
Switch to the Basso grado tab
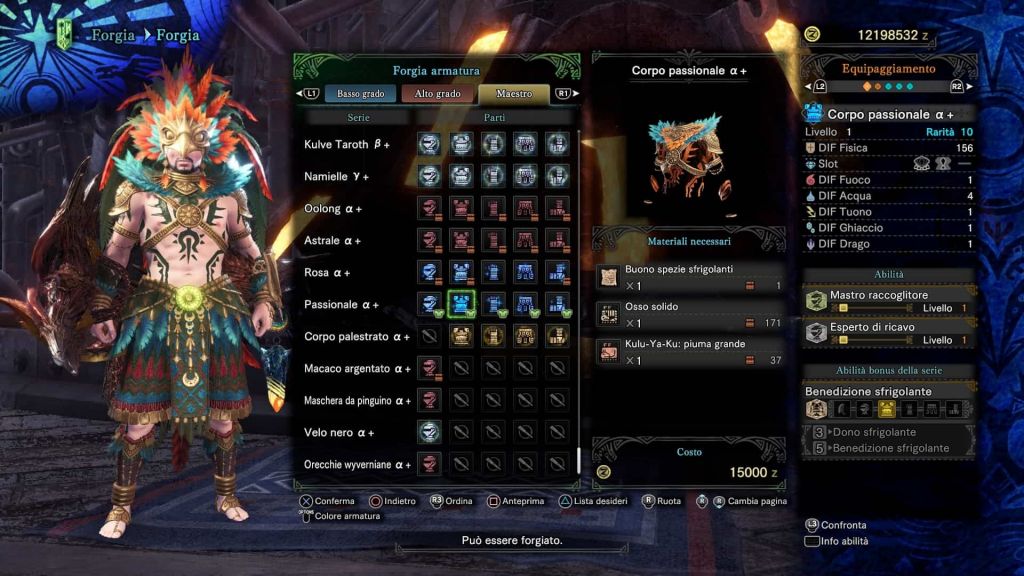361,94
